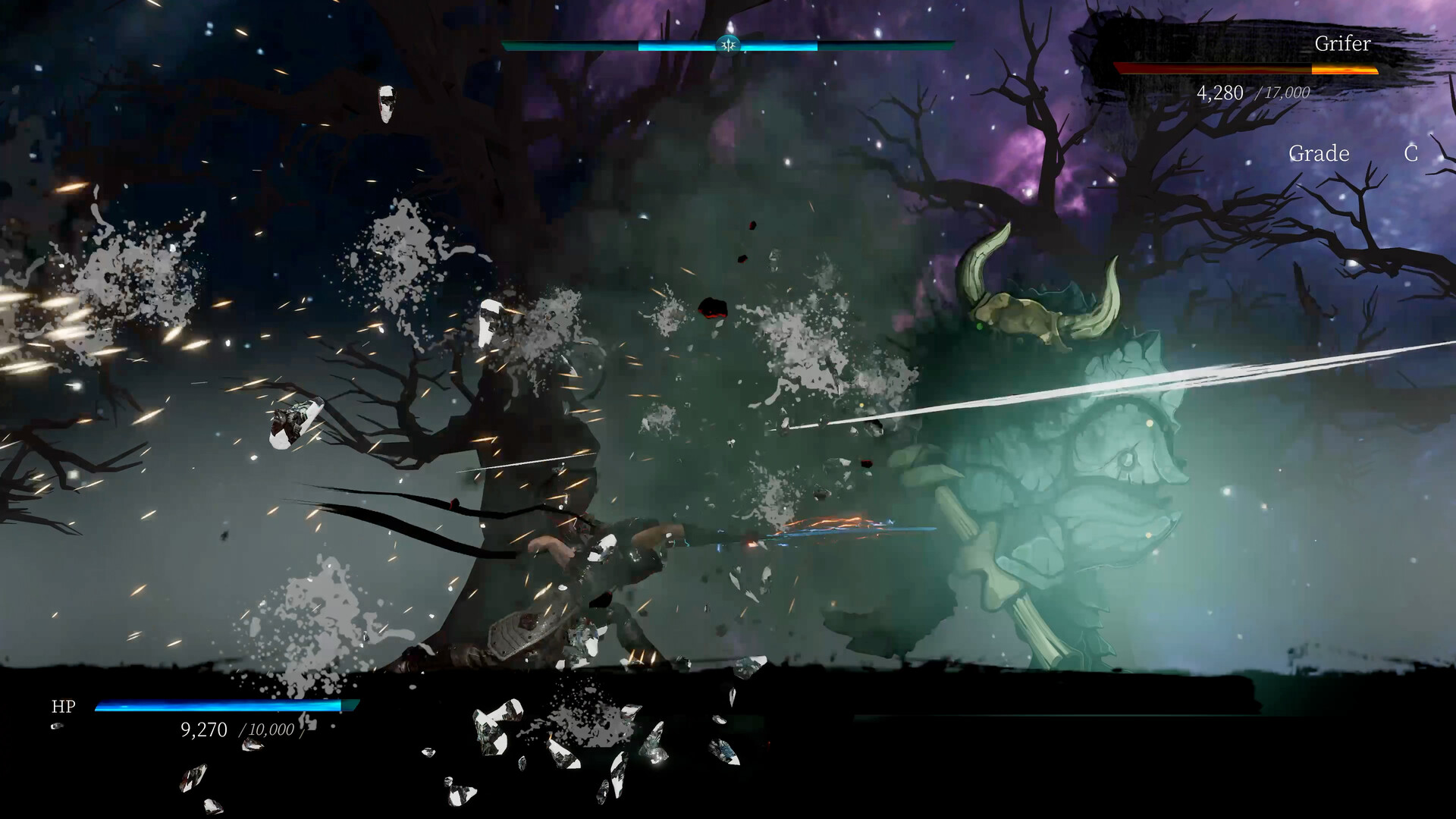Click the Grade label on the right side
1456x819 pixels.
1319,154
